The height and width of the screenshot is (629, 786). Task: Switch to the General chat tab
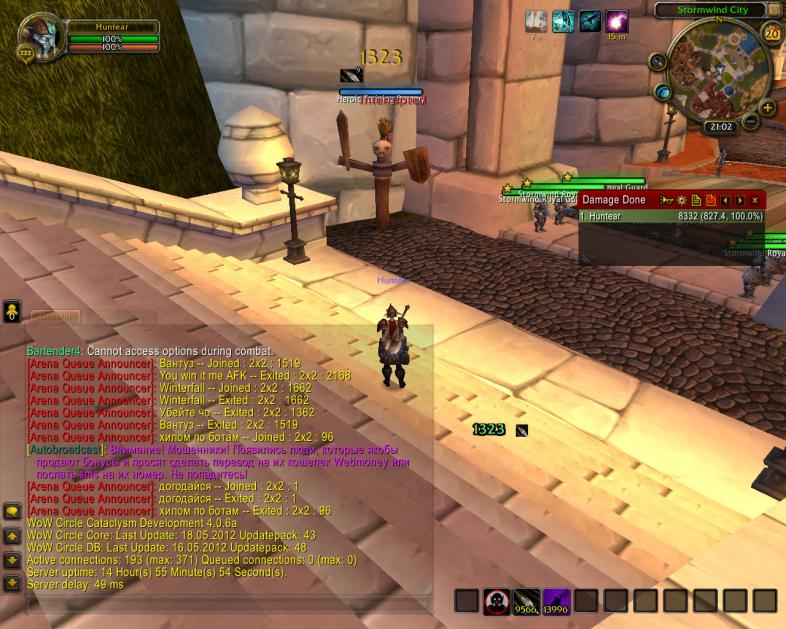tap(55, 316)
